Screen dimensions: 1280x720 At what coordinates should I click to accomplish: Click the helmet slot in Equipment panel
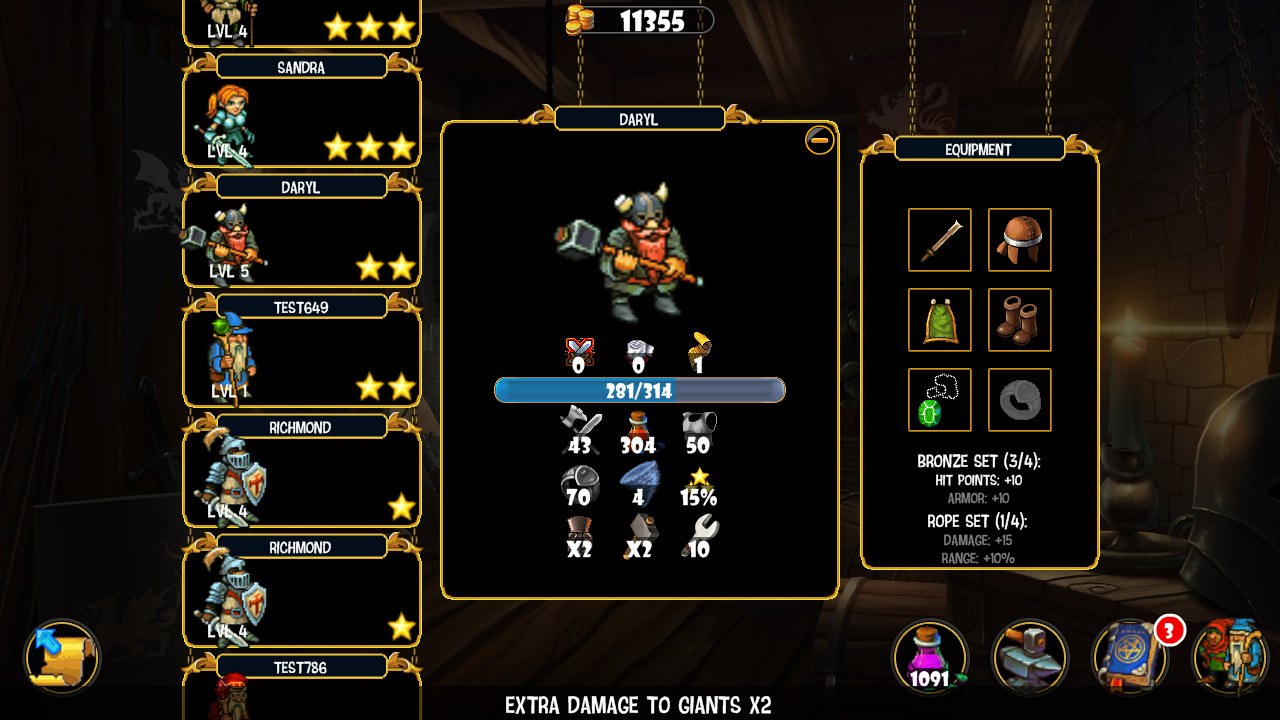(1019, 240)
